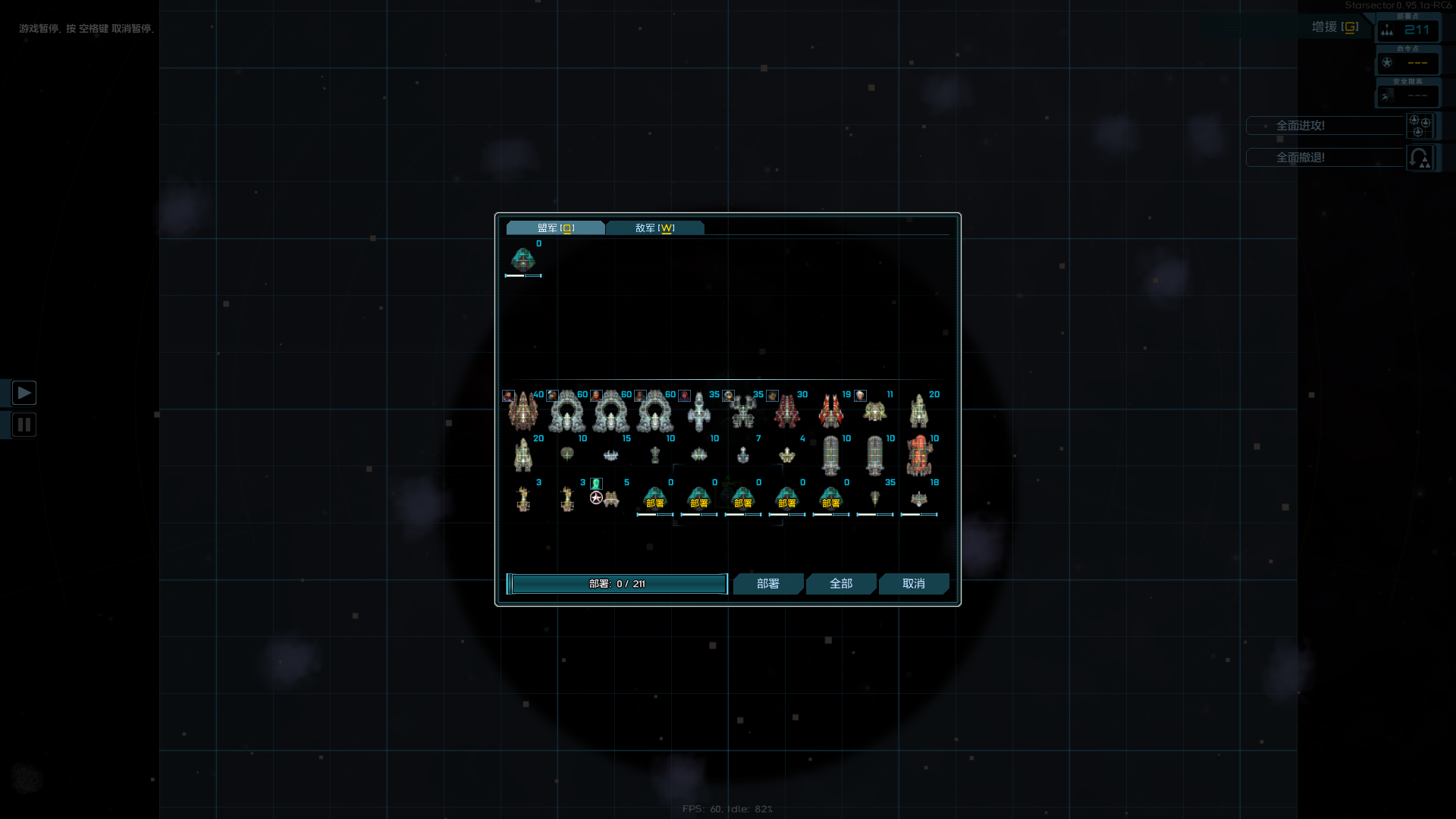
Task: Click the star commander badge near the 5-point ship
Action: point(595,499)
